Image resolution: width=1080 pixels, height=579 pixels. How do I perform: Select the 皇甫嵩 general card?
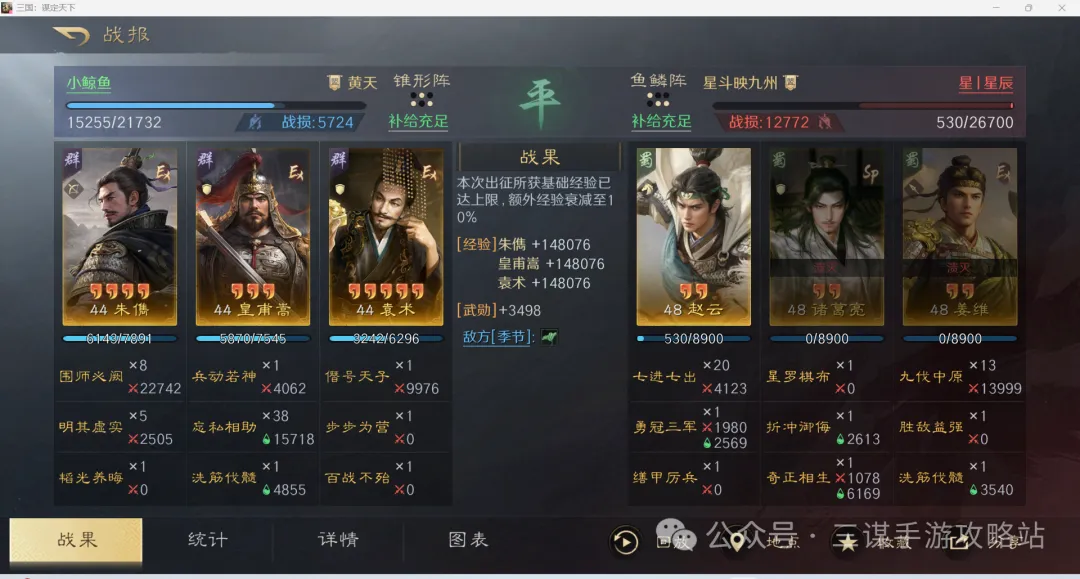[253, 237]
